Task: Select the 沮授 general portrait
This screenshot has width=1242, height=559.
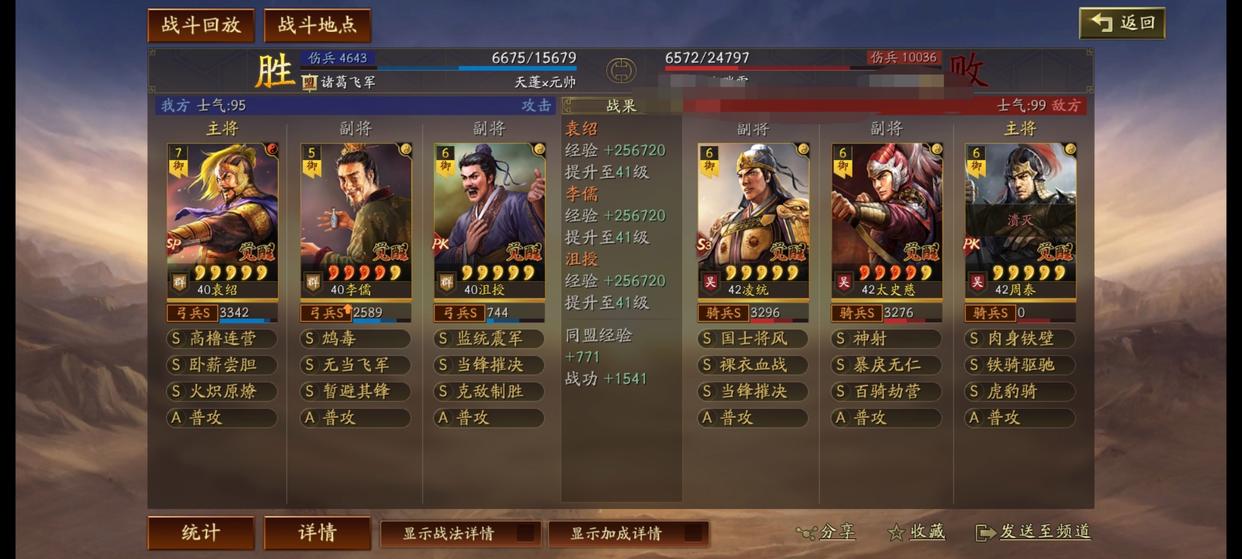Action: click(x=489, y=215)
